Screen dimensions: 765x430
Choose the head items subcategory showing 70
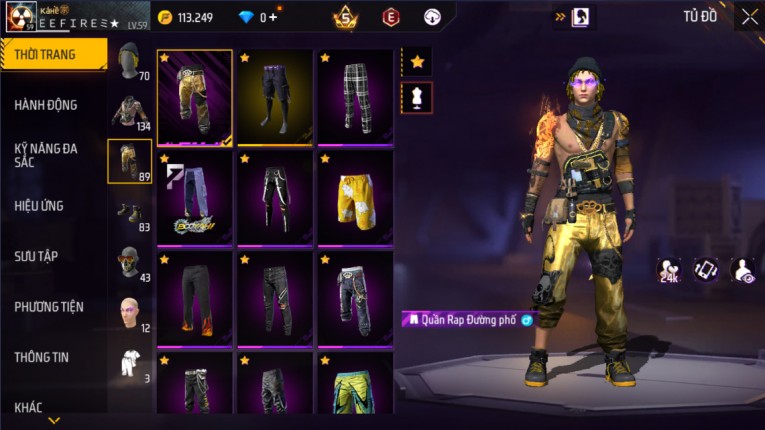tap(130, 61)
